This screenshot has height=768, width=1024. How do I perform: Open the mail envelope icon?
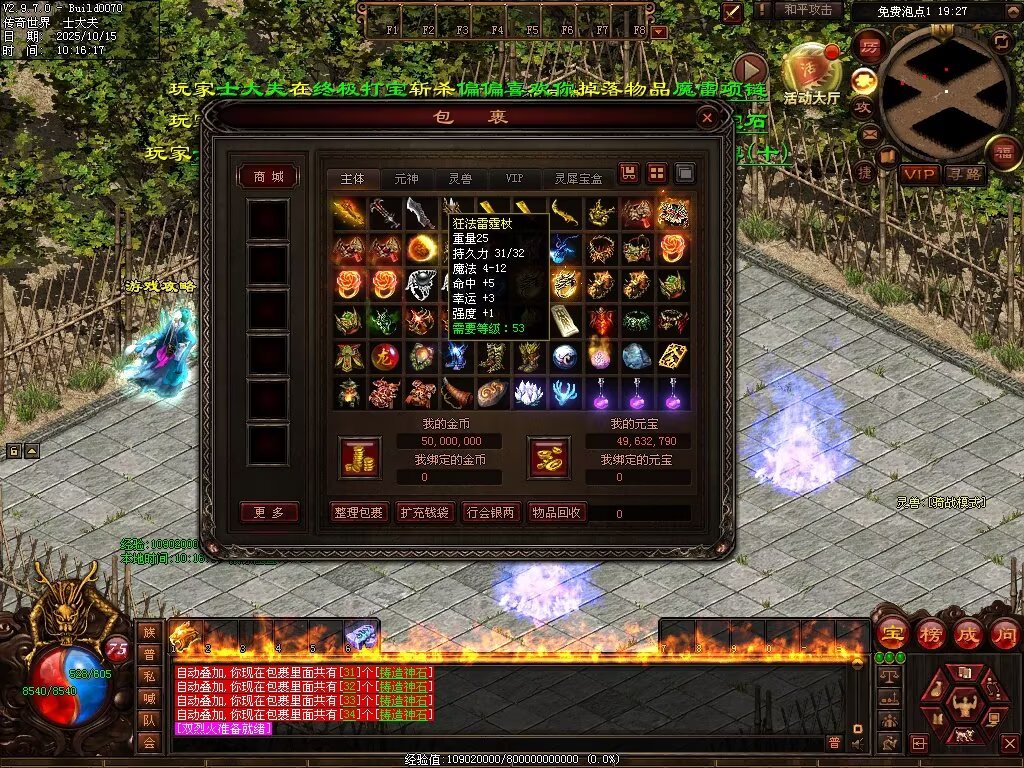pyautogui.click(x=868, y=133)
